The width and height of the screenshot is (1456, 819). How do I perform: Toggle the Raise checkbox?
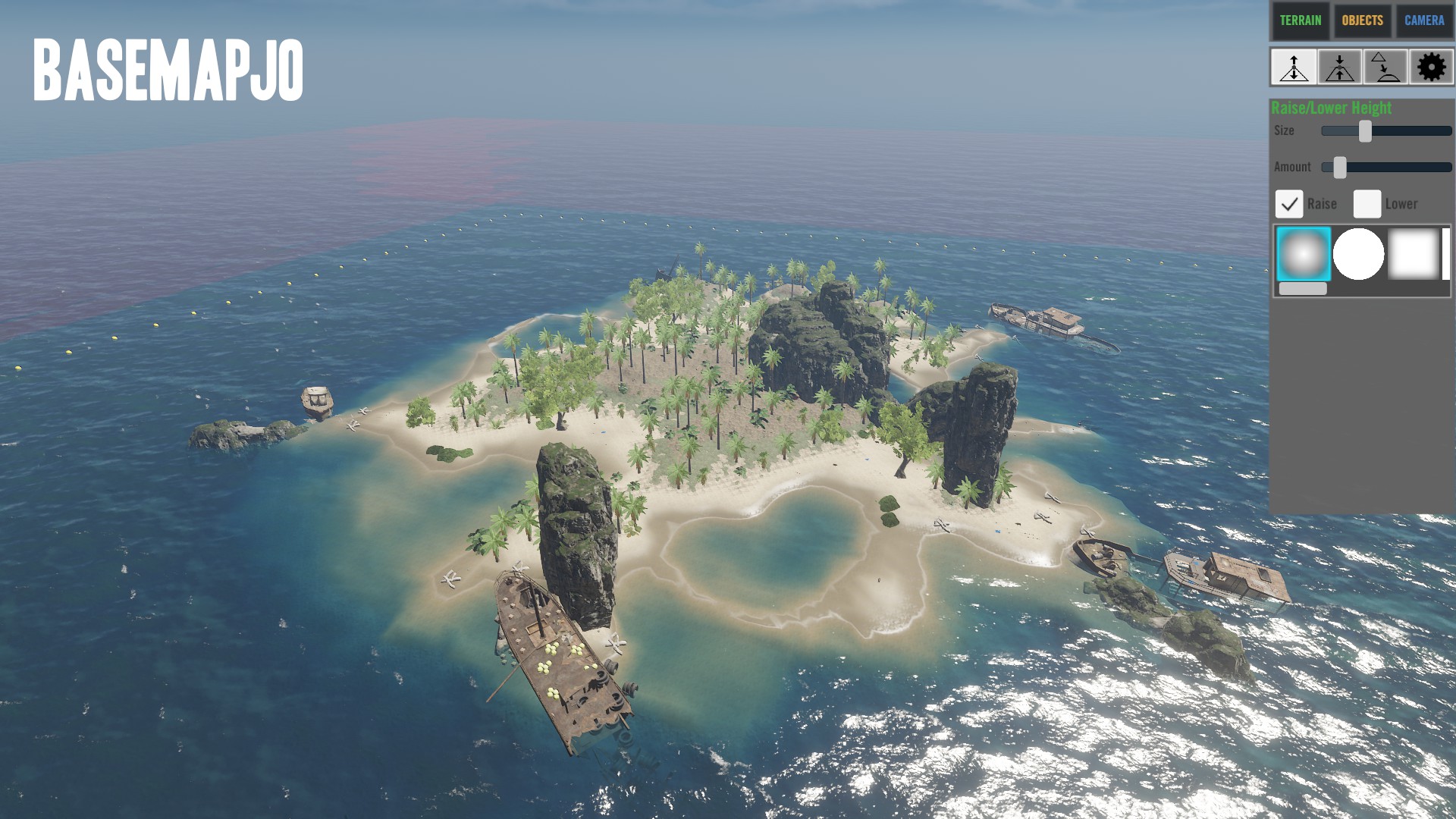(1289, 204)
